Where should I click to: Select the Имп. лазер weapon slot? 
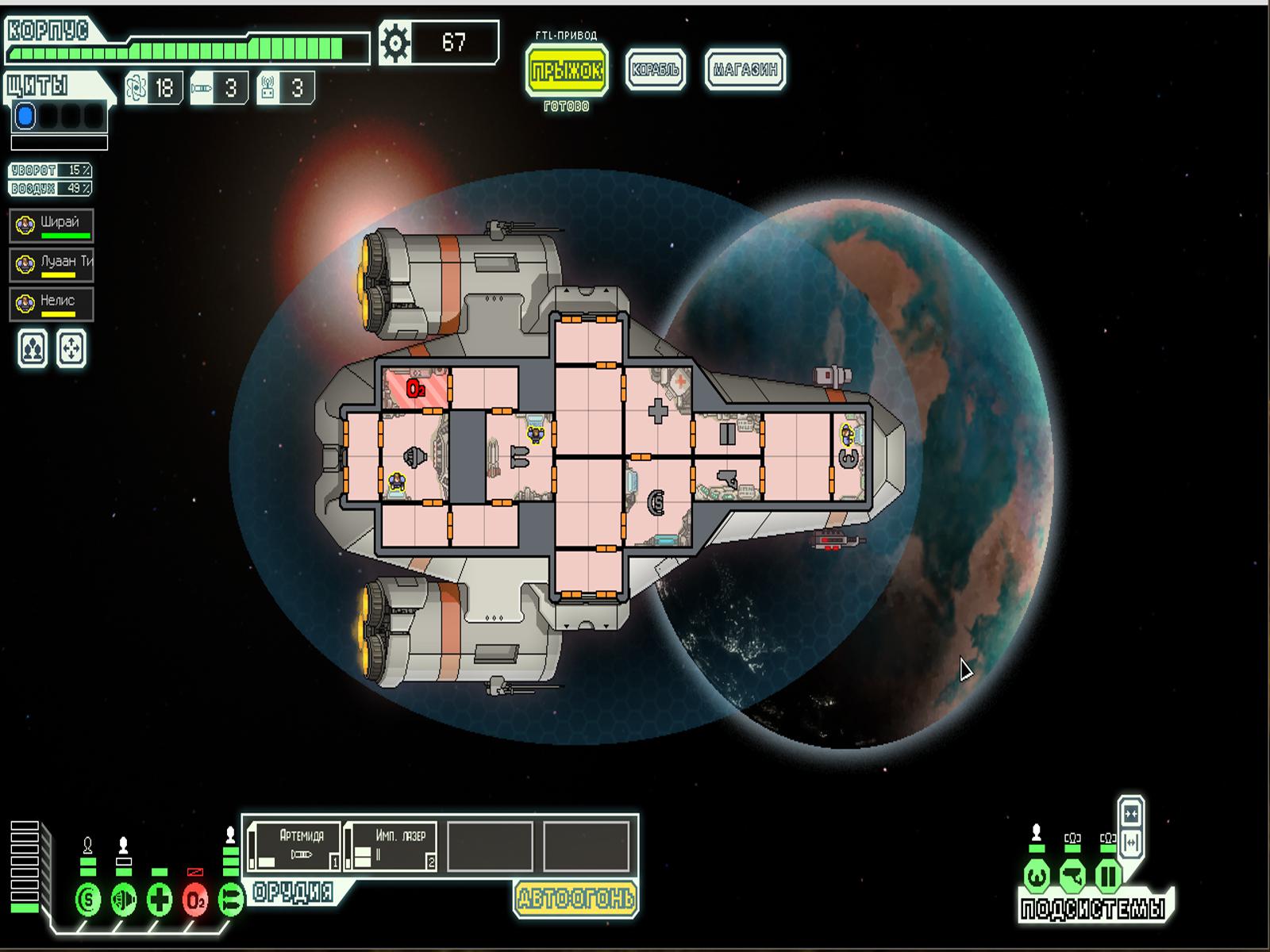pyautogui.click(x=392, y=846)
